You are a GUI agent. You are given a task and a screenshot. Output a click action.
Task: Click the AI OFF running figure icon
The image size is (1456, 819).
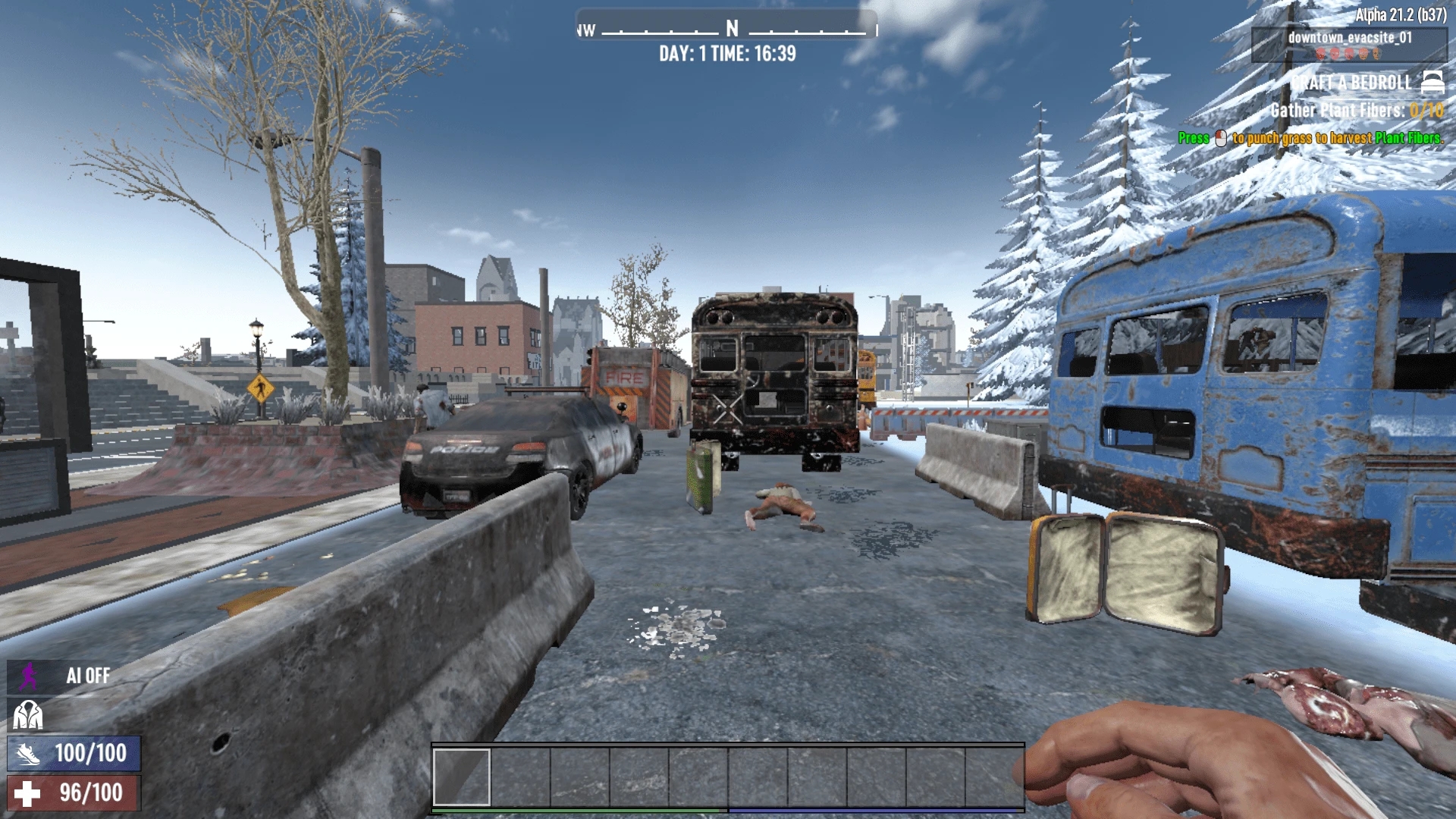click(x=29, y=676)
